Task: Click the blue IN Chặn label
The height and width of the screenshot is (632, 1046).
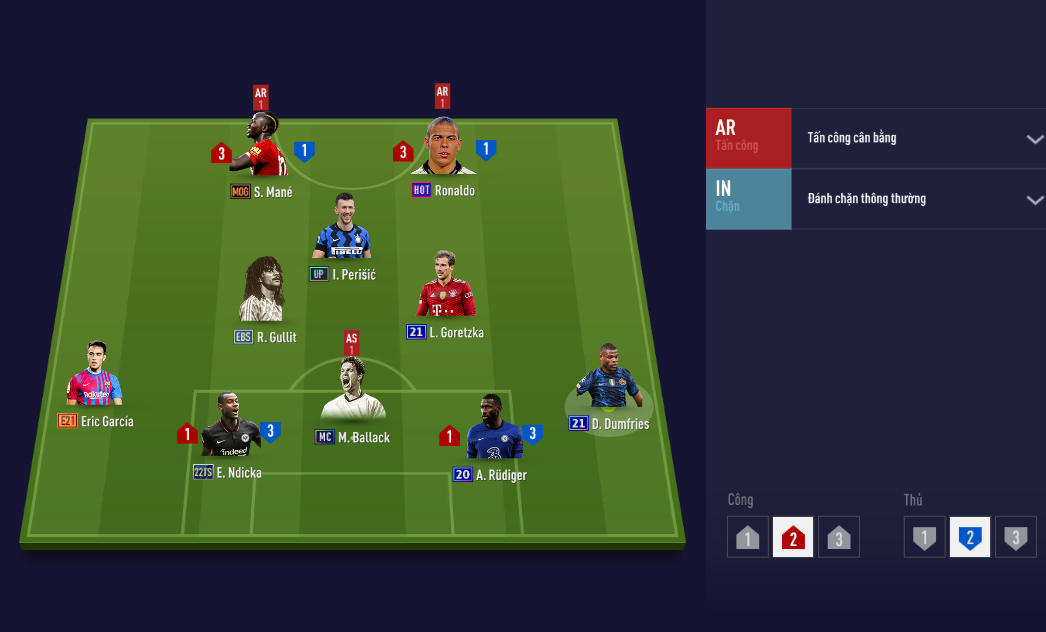Action: tap(748, 199)
